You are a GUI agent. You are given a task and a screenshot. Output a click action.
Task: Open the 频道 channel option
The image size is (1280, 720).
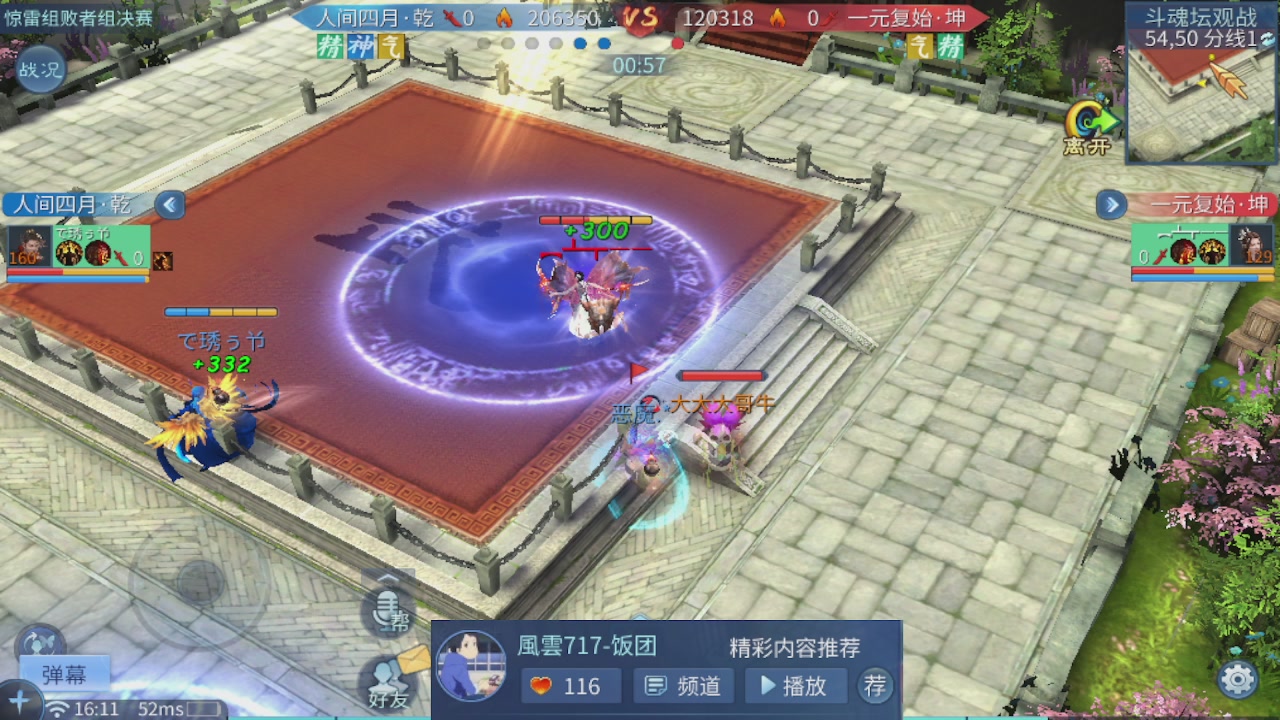coord(683,687)
